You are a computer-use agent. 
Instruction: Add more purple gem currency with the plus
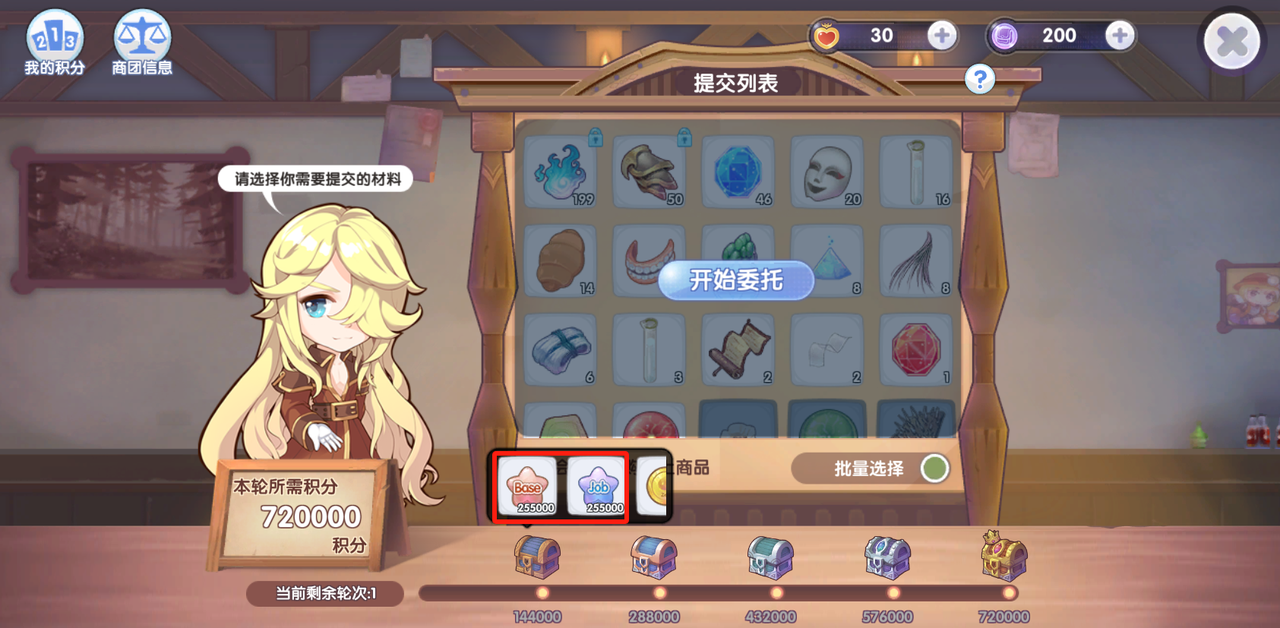(x=1119, y=36)
